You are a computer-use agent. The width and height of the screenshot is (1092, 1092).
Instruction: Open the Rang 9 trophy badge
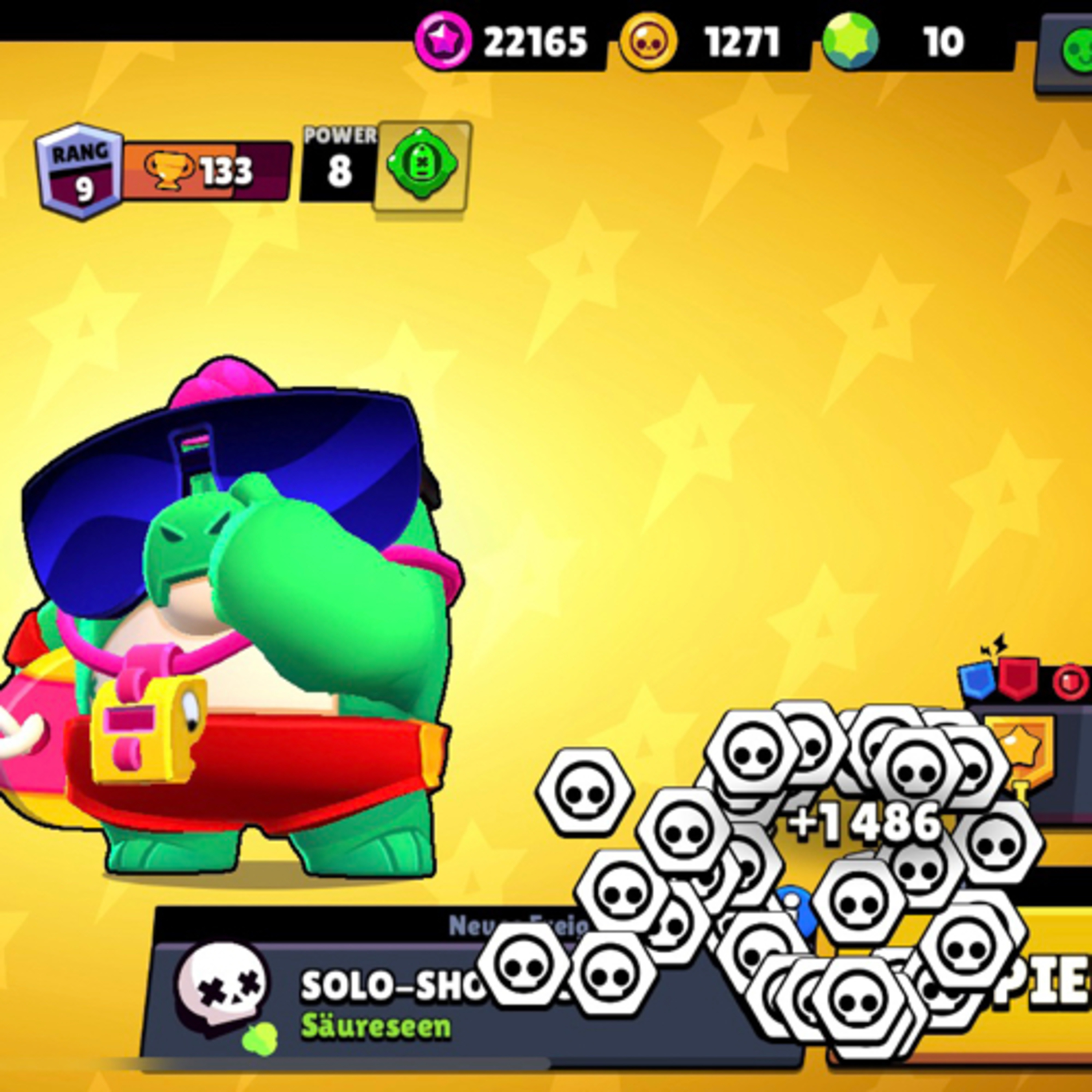[80, 171]
